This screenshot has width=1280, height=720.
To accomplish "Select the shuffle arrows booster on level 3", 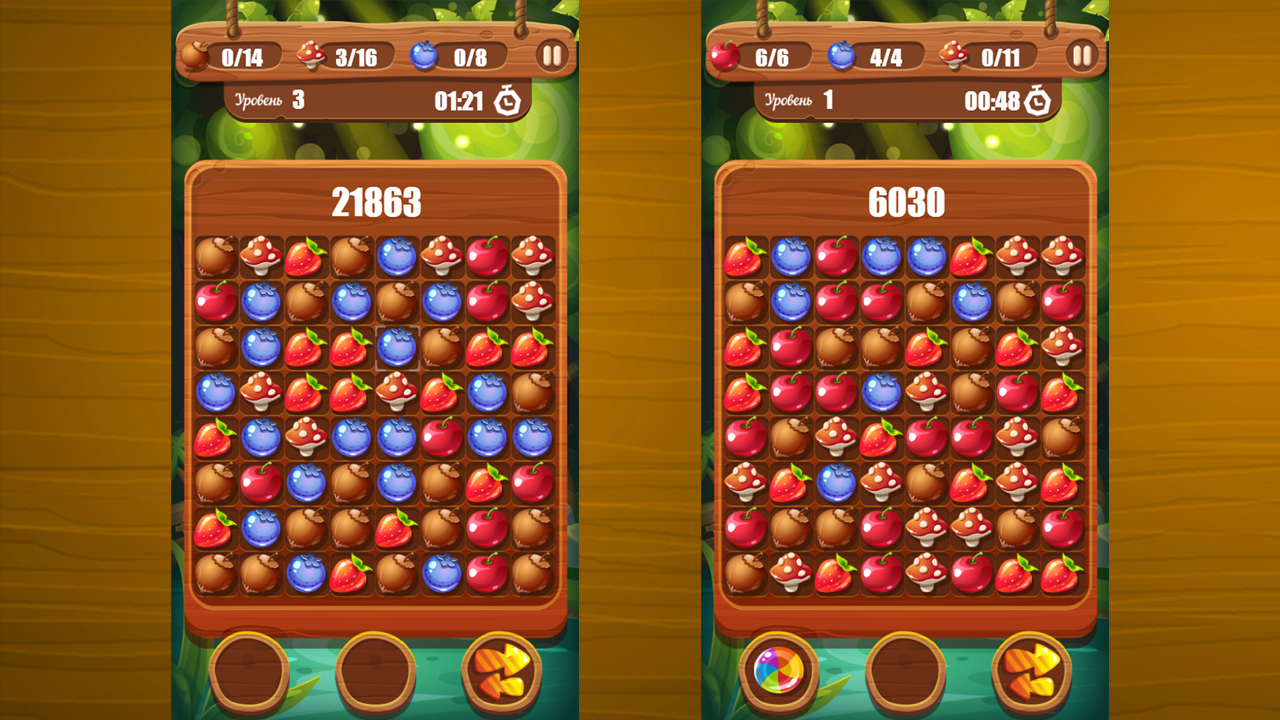I will pos(506,673).
